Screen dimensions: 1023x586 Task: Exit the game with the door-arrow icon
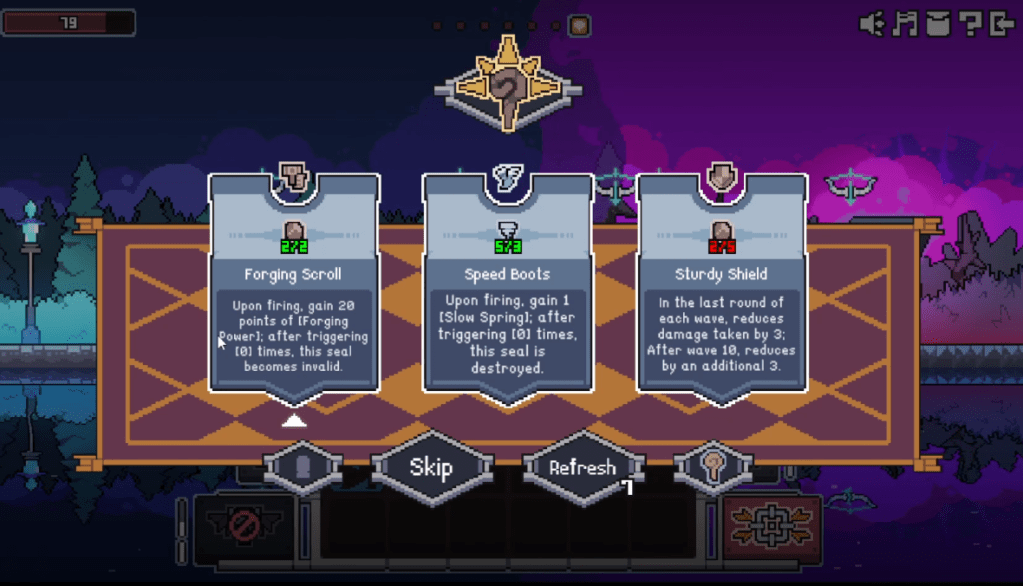point(1001,24)
